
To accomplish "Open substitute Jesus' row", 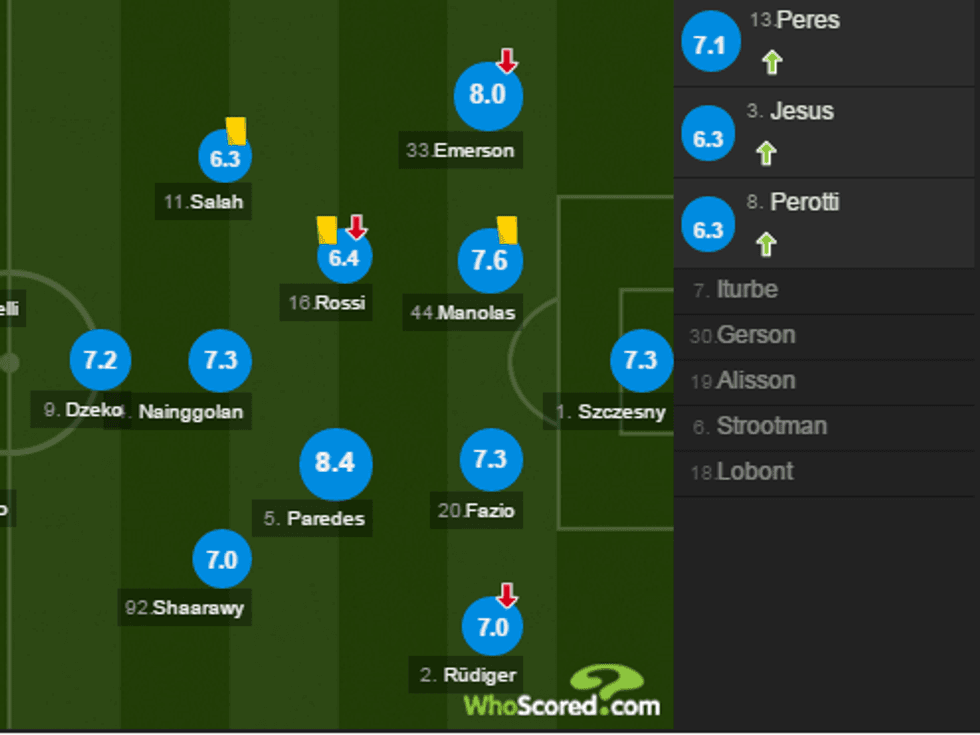I will 802,111.
